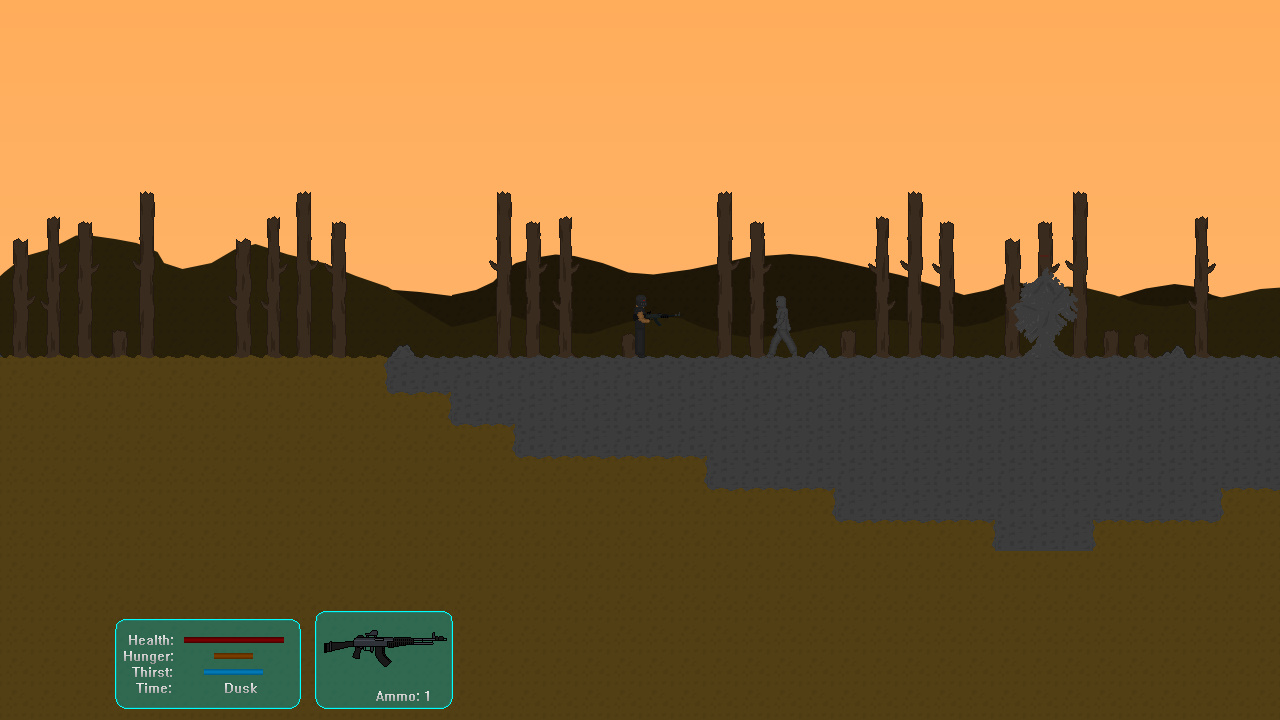Select the Health label in the HUD
Image resolution: width=1280 pixels, height=720 pixels.
click(x=150, y=639)
